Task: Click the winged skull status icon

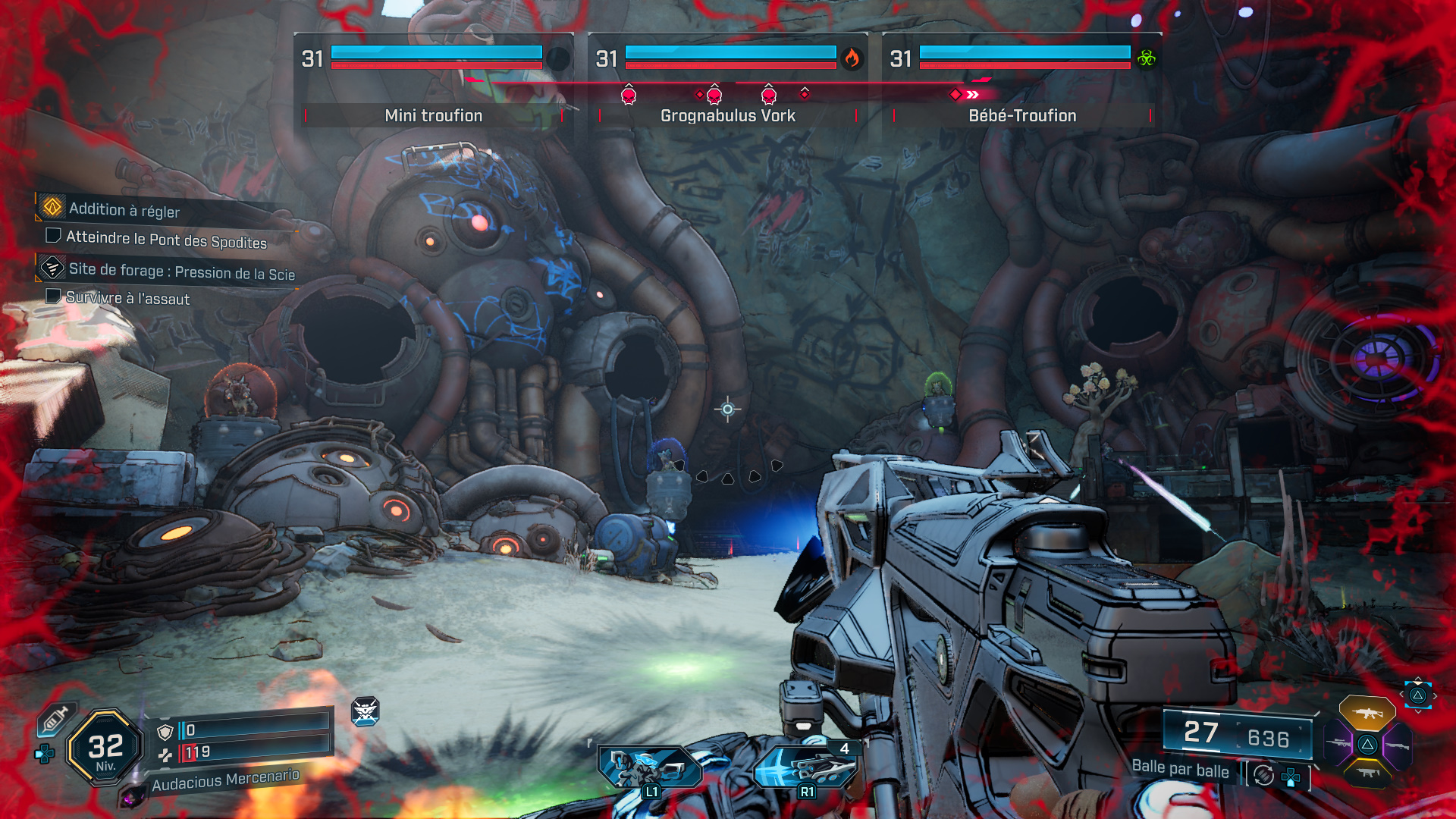Action: point(365,711)
